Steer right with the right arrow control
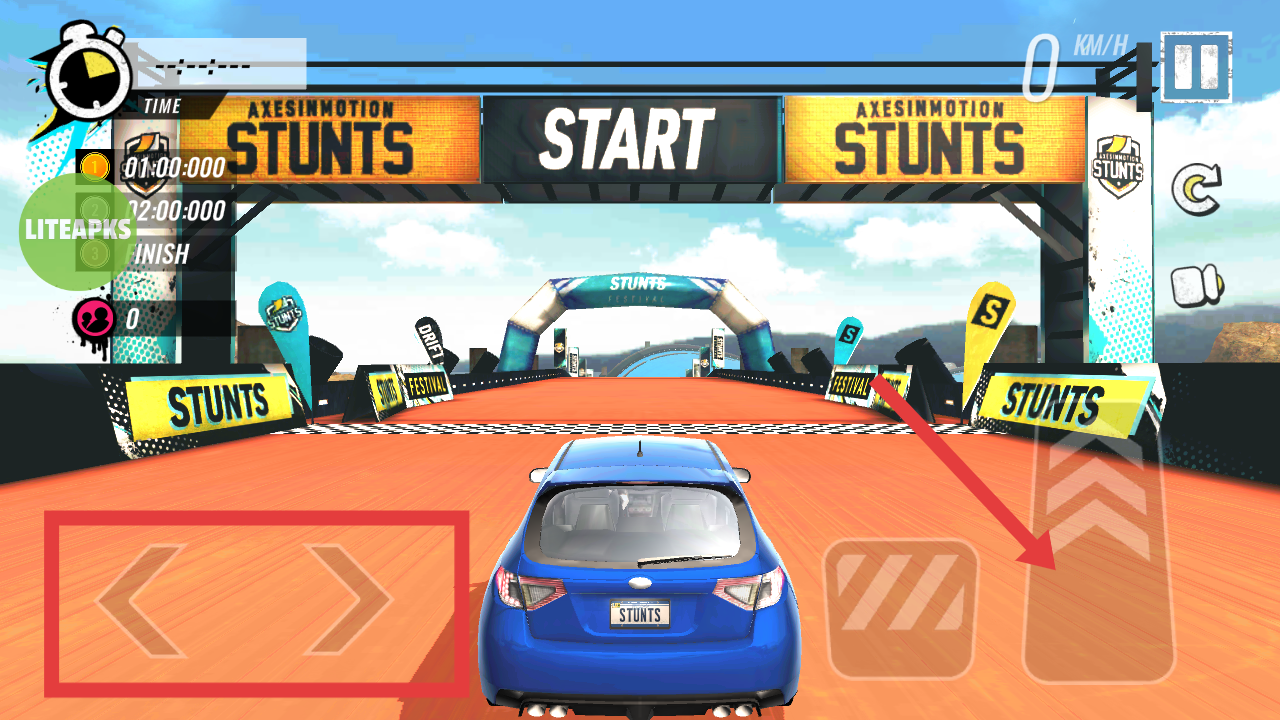1280x720 pixels. point(349,599)
